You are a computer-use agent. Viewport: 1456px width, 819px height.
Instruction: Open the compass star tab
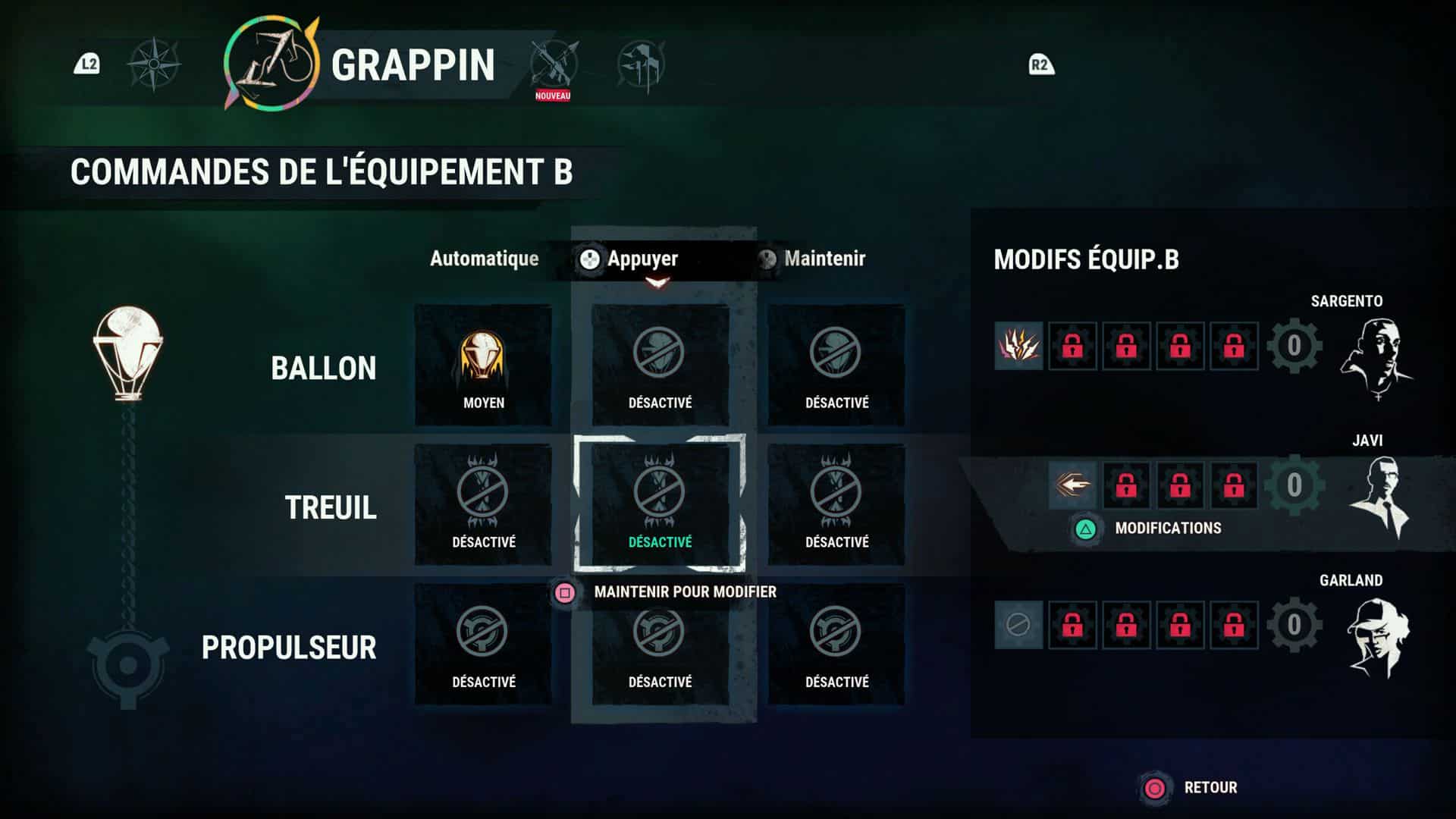(x=154, y=64)
